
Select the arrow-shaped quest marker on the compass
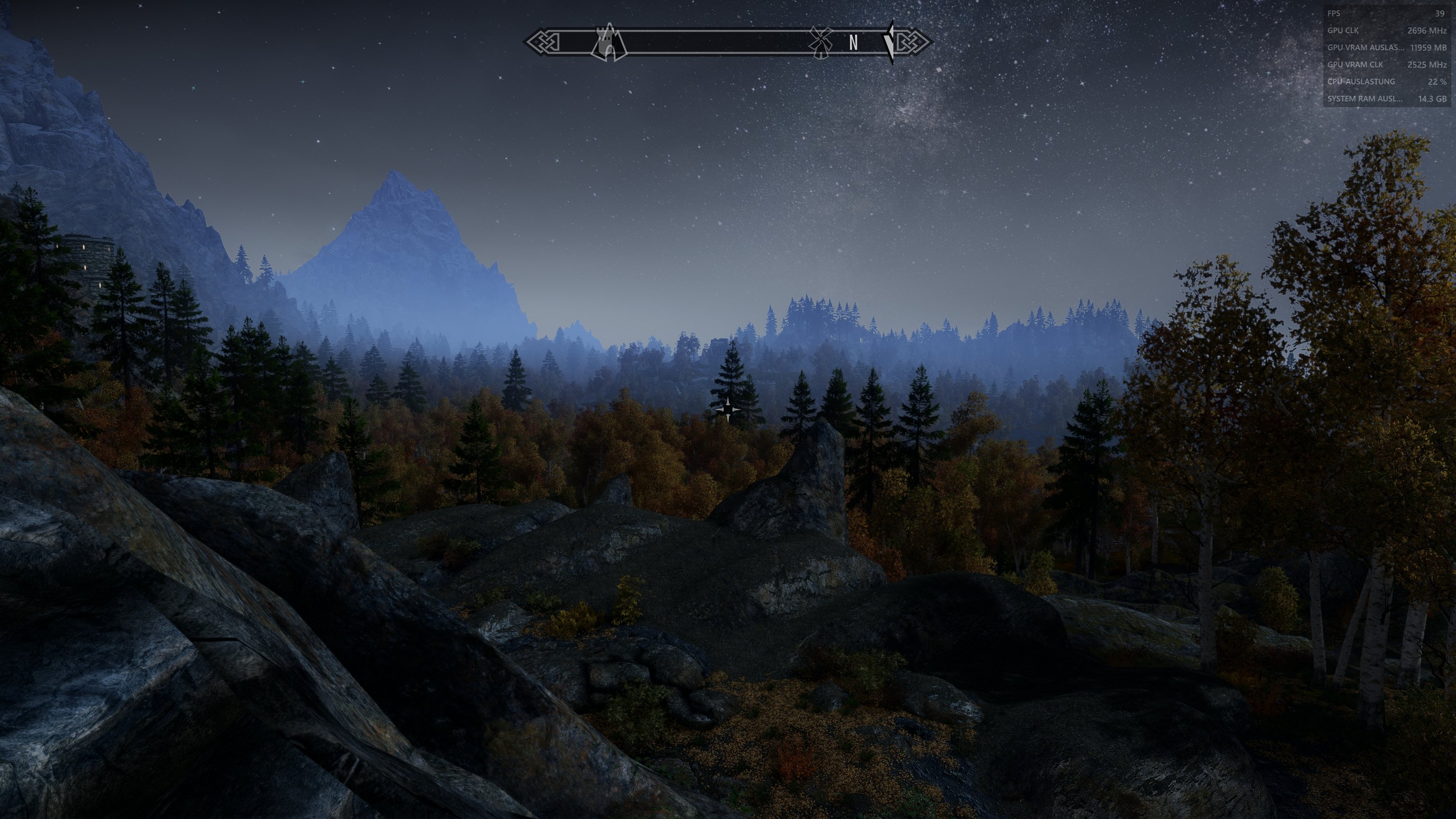890,42
